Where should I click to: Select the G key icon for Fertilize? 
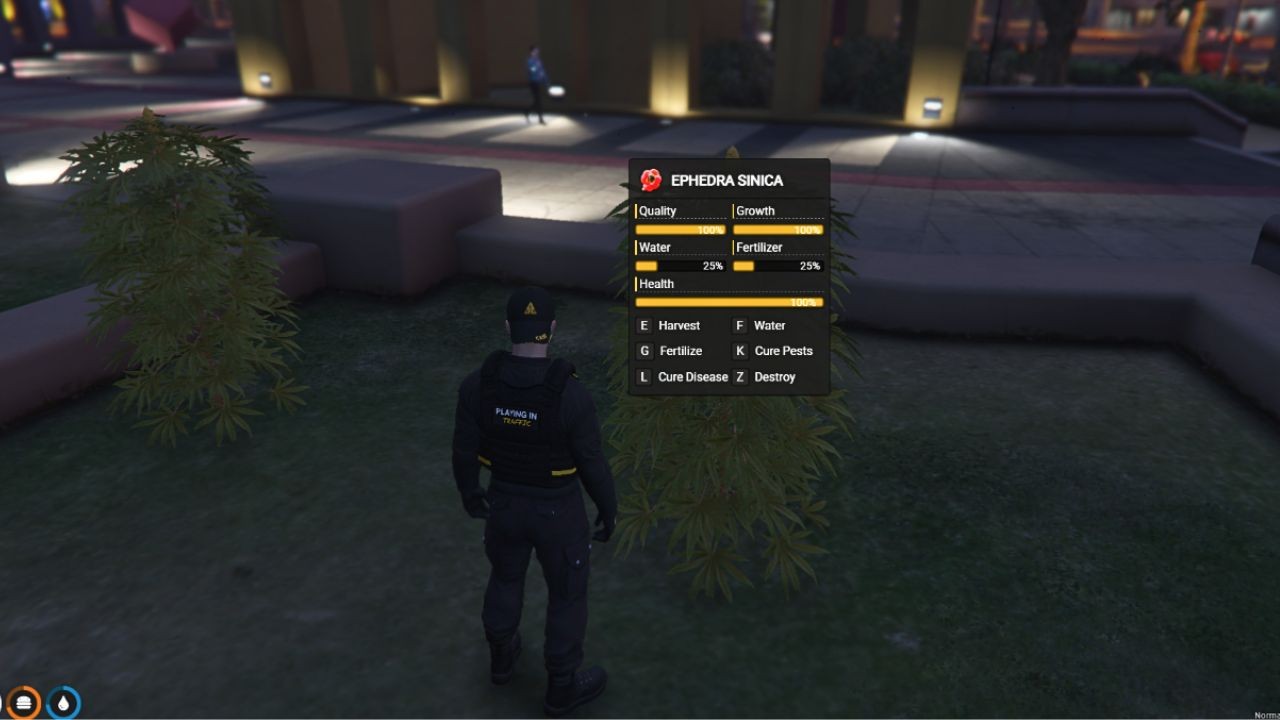(x=643, y=351)
